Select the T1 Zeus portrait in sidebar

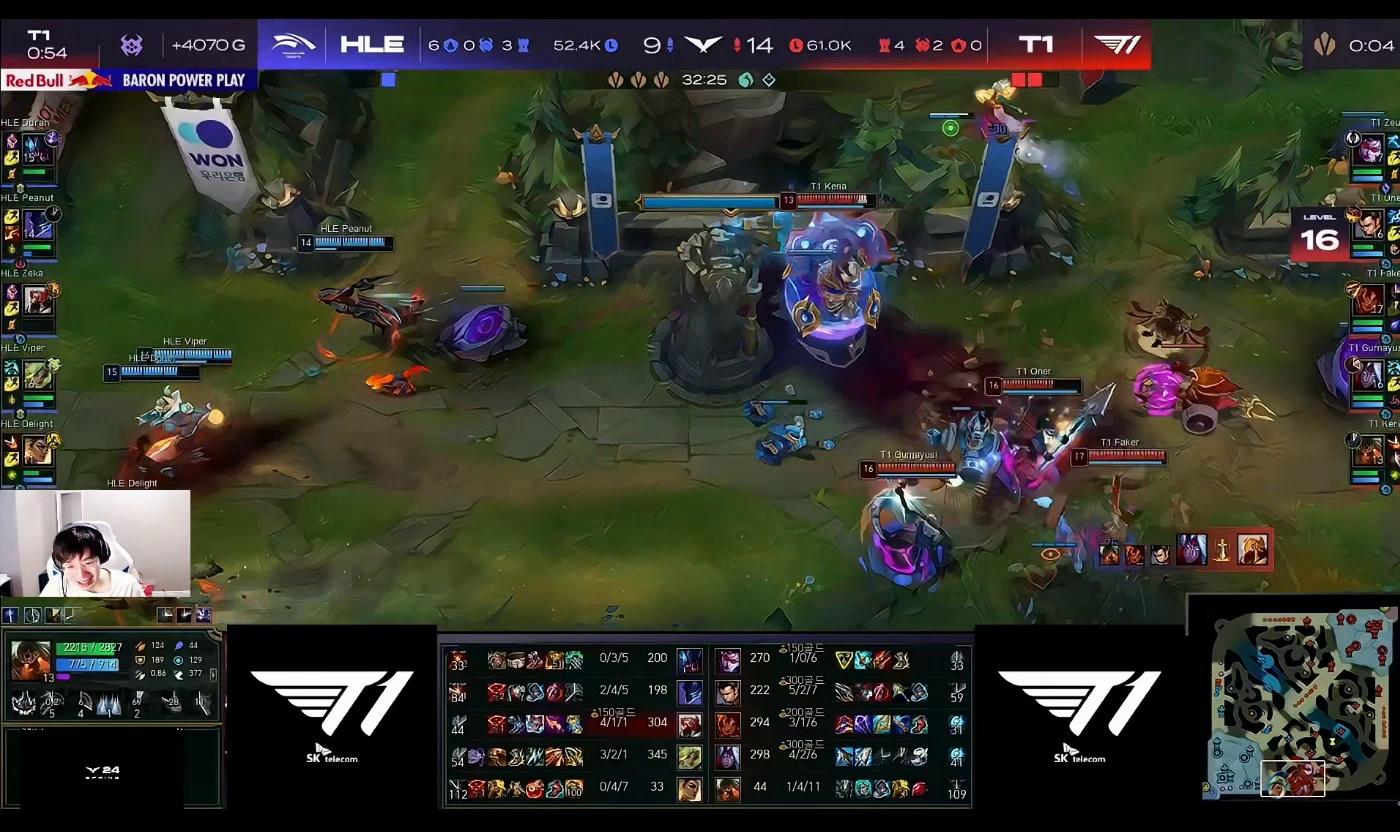coord(1369,150)
